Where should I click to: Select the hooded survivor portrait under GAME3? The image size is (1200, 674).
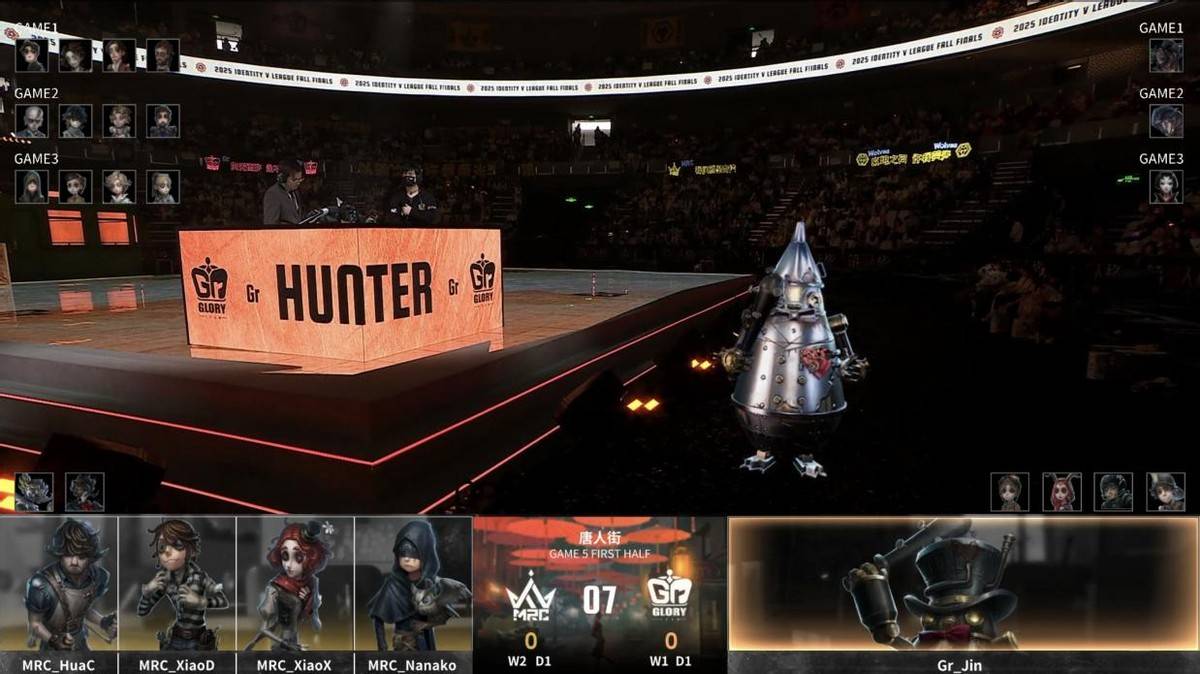(31, 187)
